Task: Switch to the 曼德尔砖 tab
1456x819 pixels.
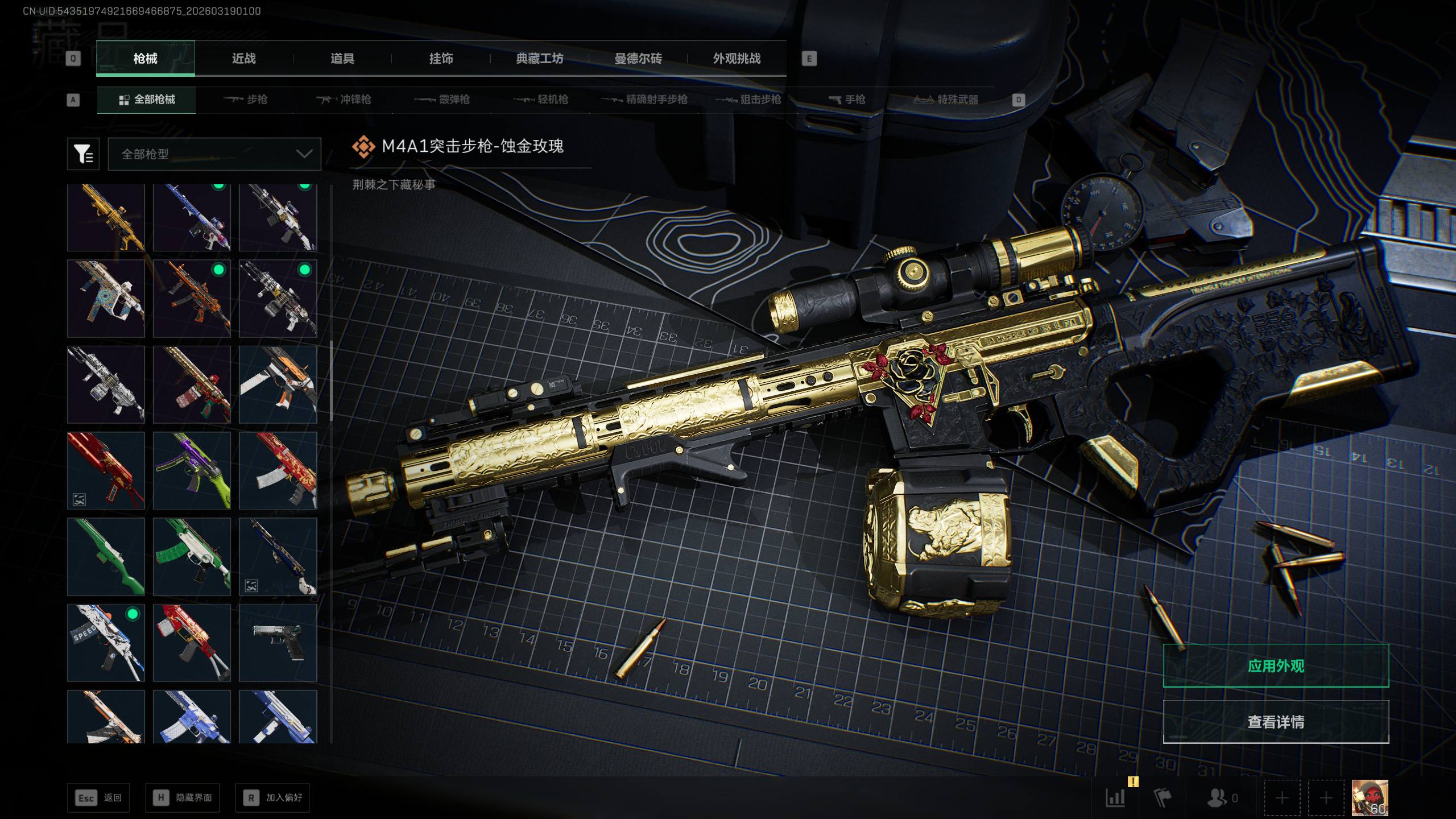Action: pyautogui.click(x=638, y=59)
